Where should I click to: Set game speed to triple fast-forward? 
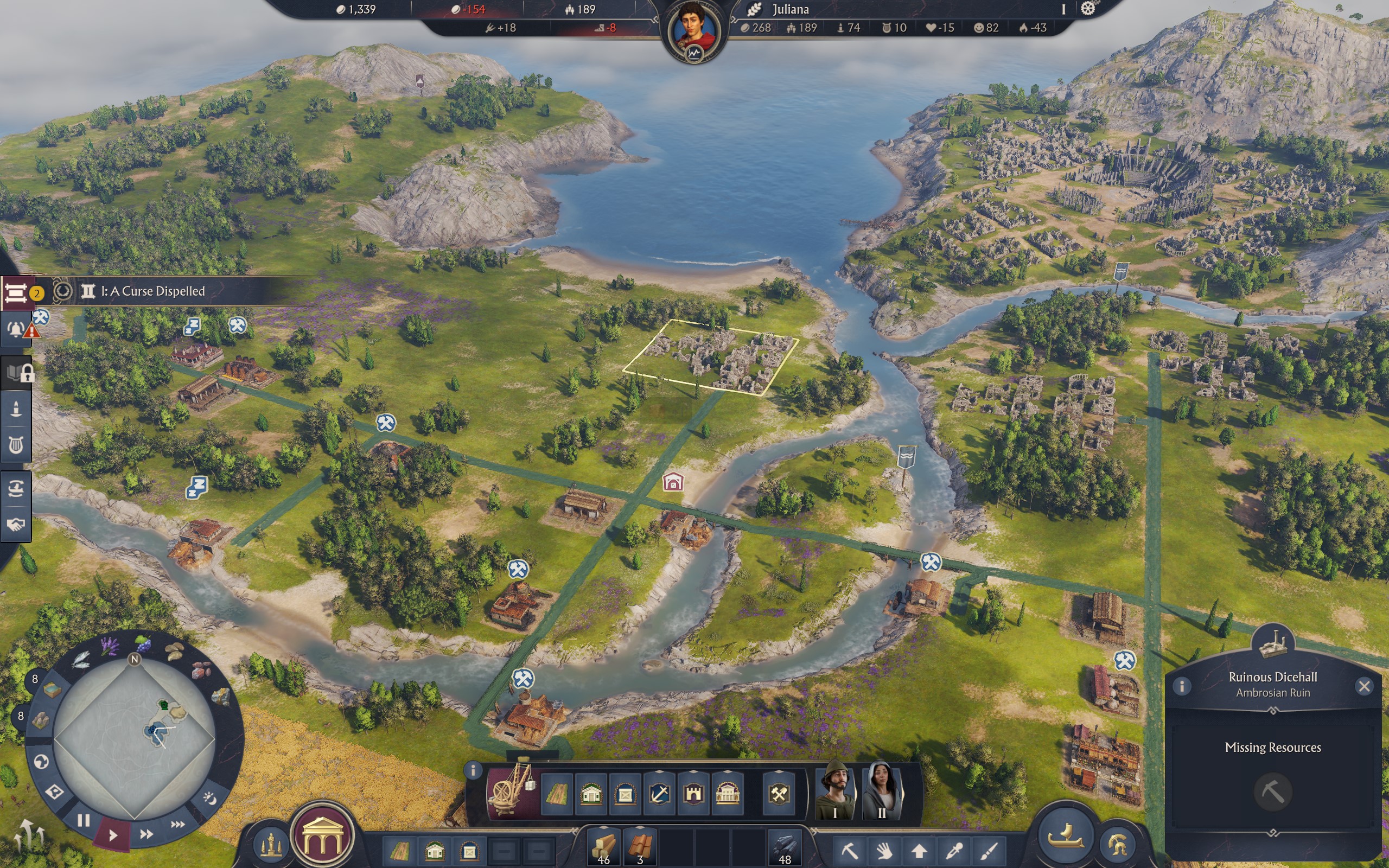coord(177,825)
